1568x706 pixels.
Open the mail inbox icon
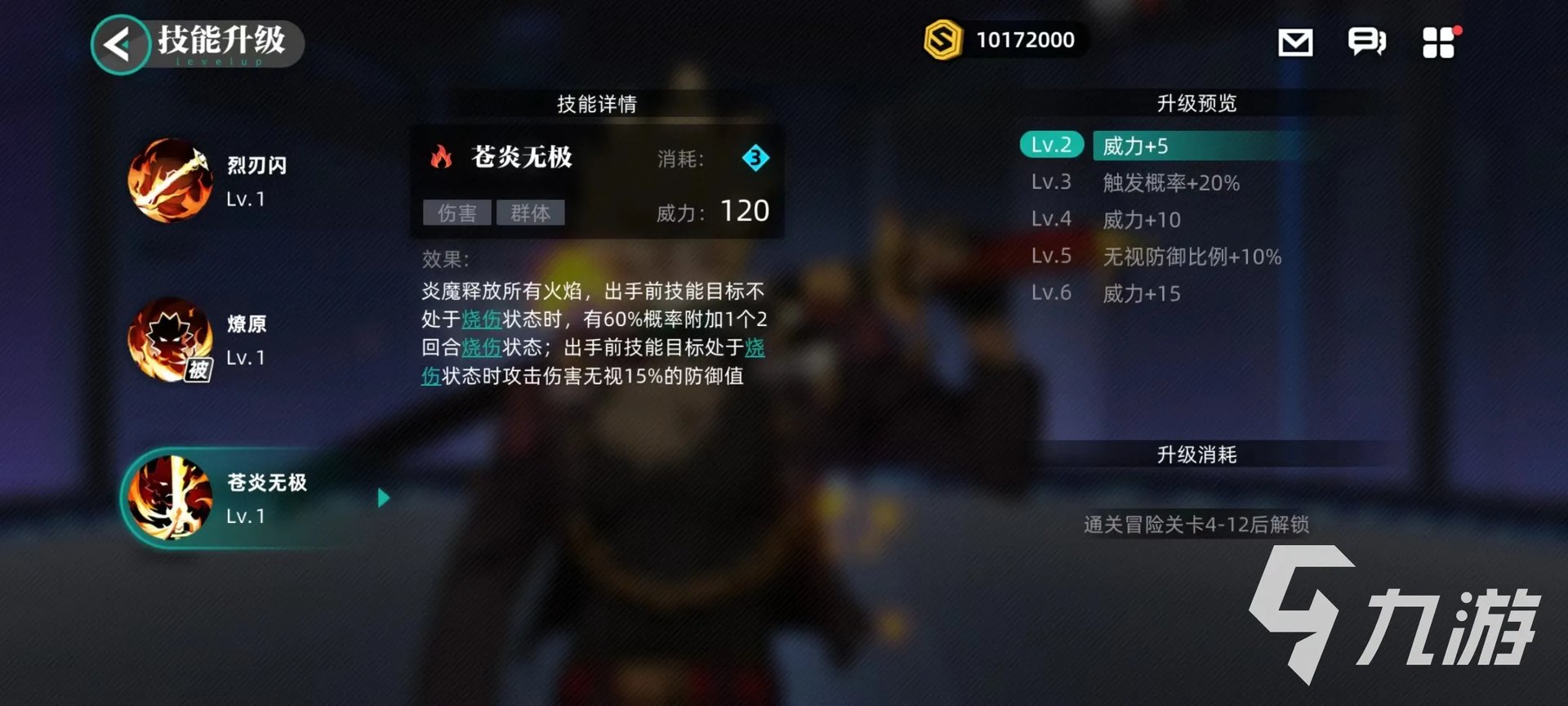point(1295,42)
